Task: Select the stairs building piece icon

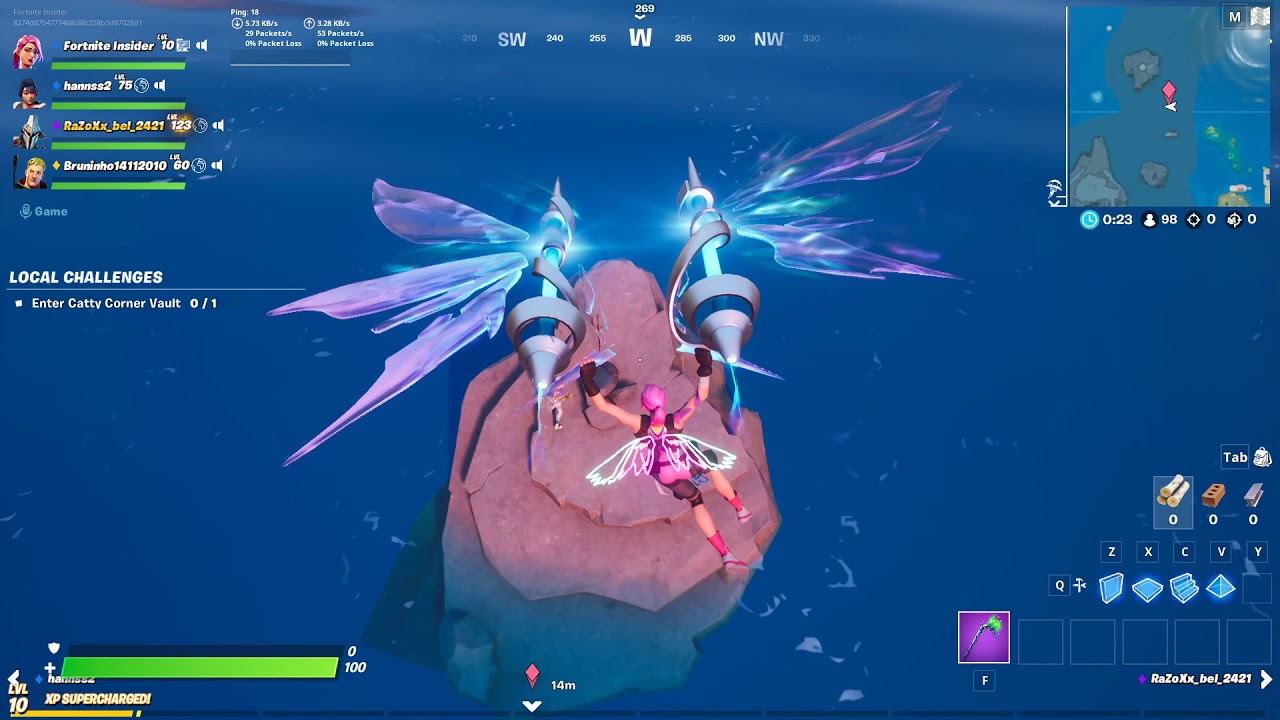Action: [1184, 588]
